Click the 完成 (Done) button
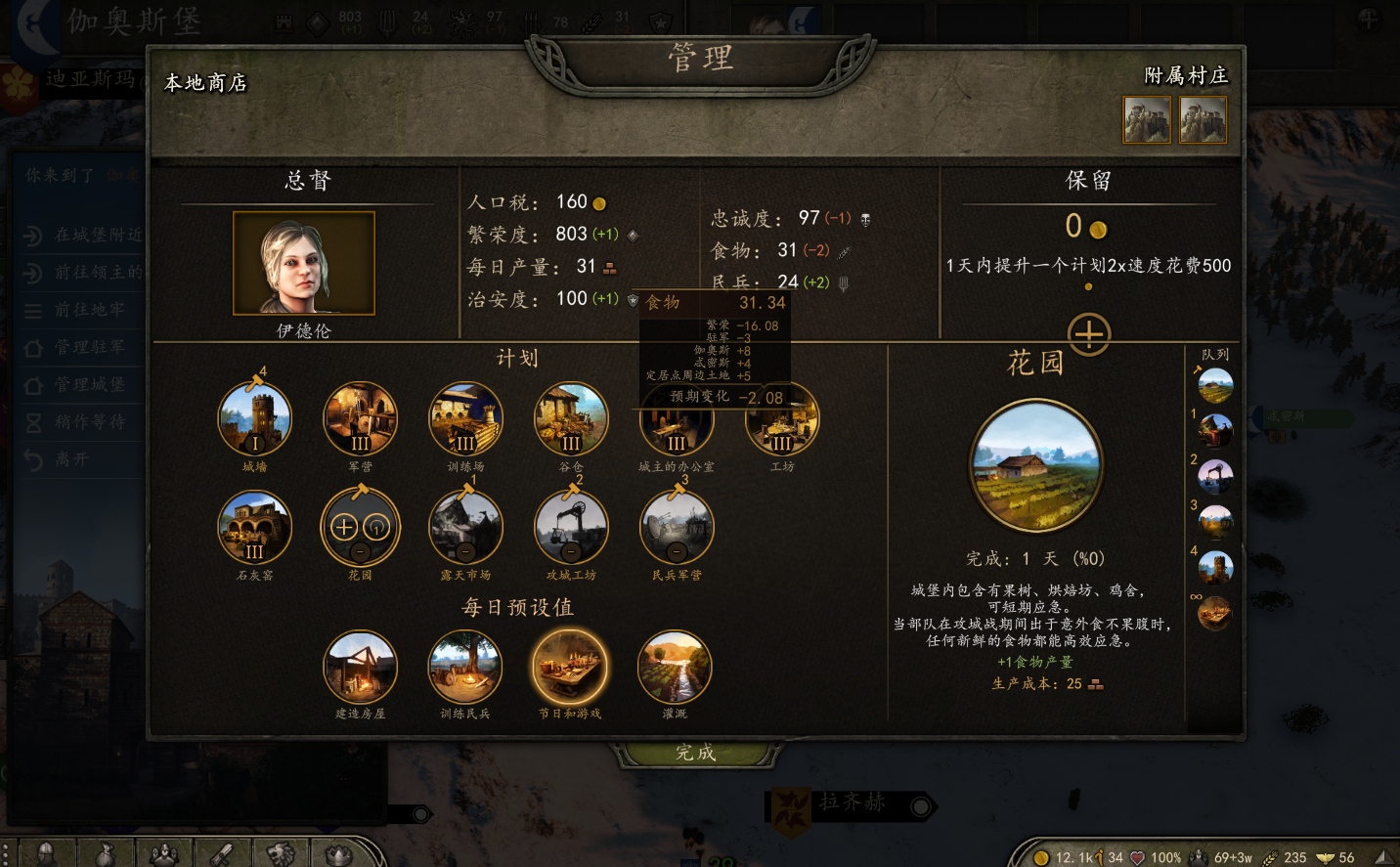The width and height of the screenshot is (1400, 867). click(695, 753)
